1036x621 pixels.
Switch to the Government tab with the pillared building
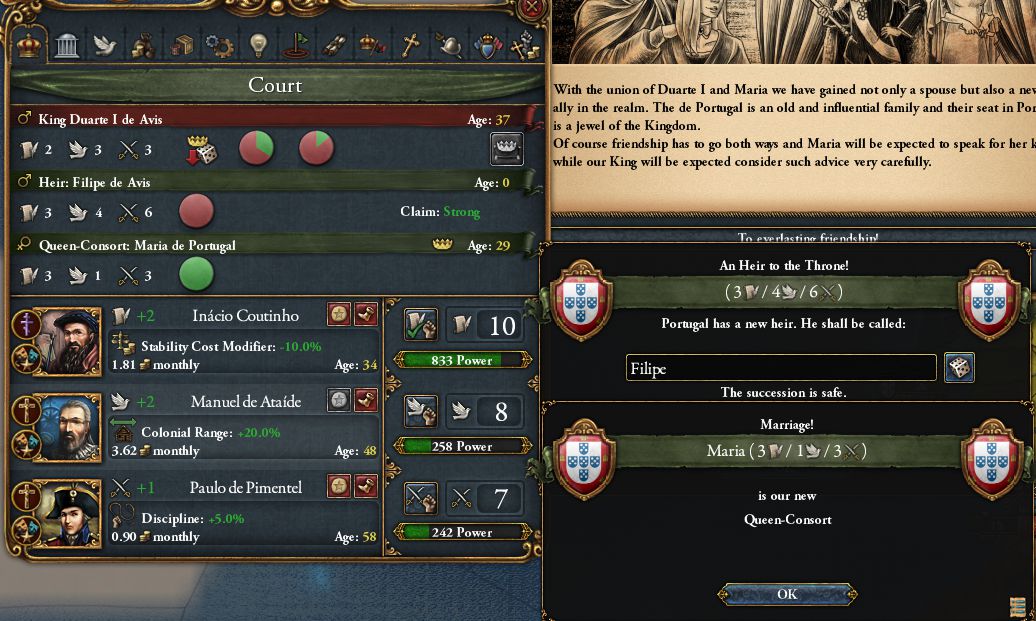pyautogui.click(x=67, y=45)
